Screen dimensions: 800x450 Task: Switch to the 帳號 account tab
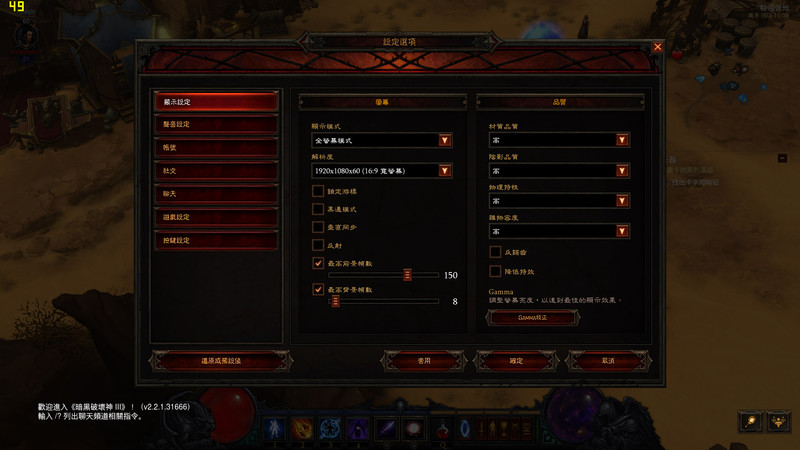[215, 148]
